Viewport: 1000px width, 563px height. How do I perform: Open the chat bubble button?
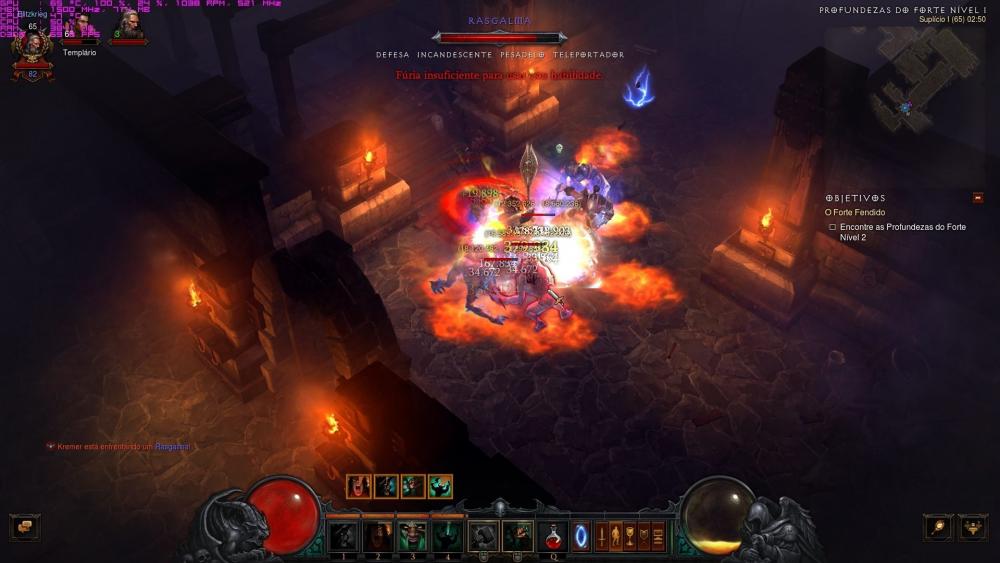pyautogui.click(x=25, y=527)
